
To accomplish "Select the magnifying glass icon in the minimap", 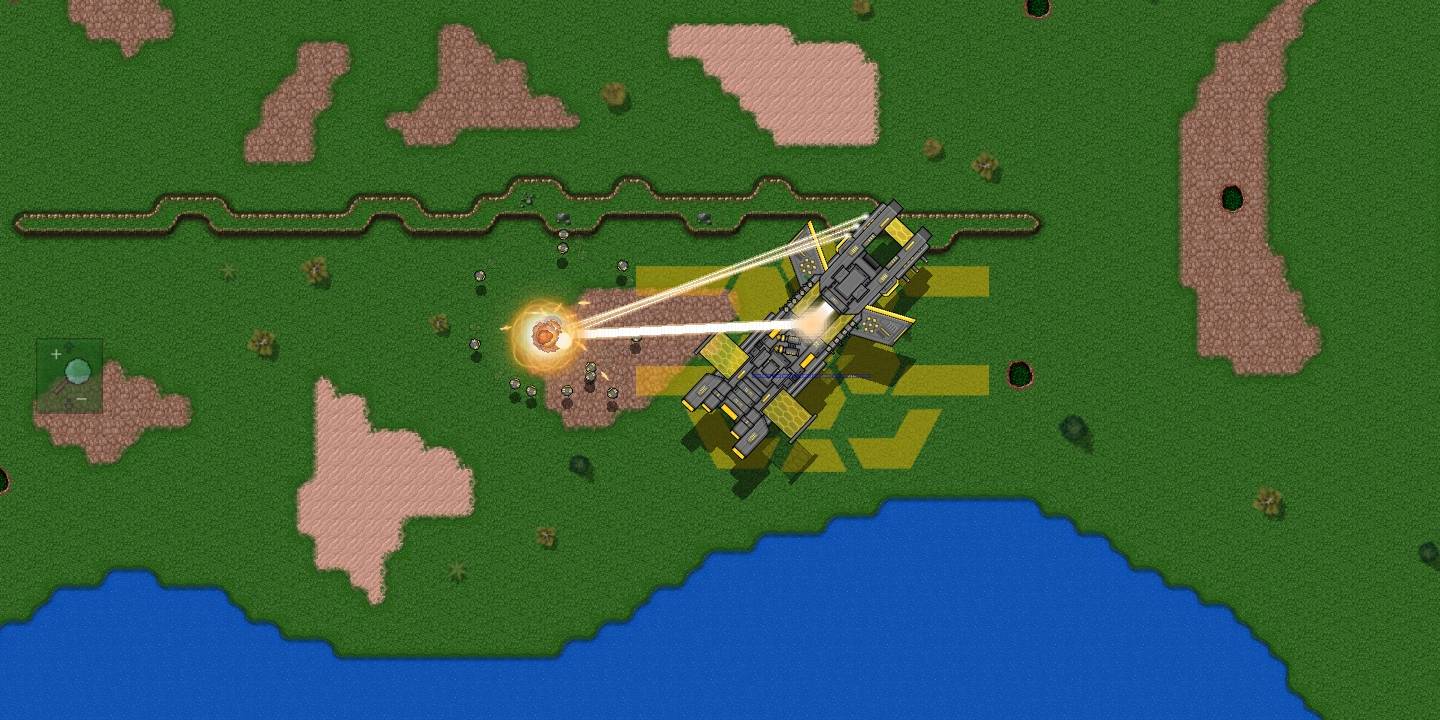I will point(78,372).
